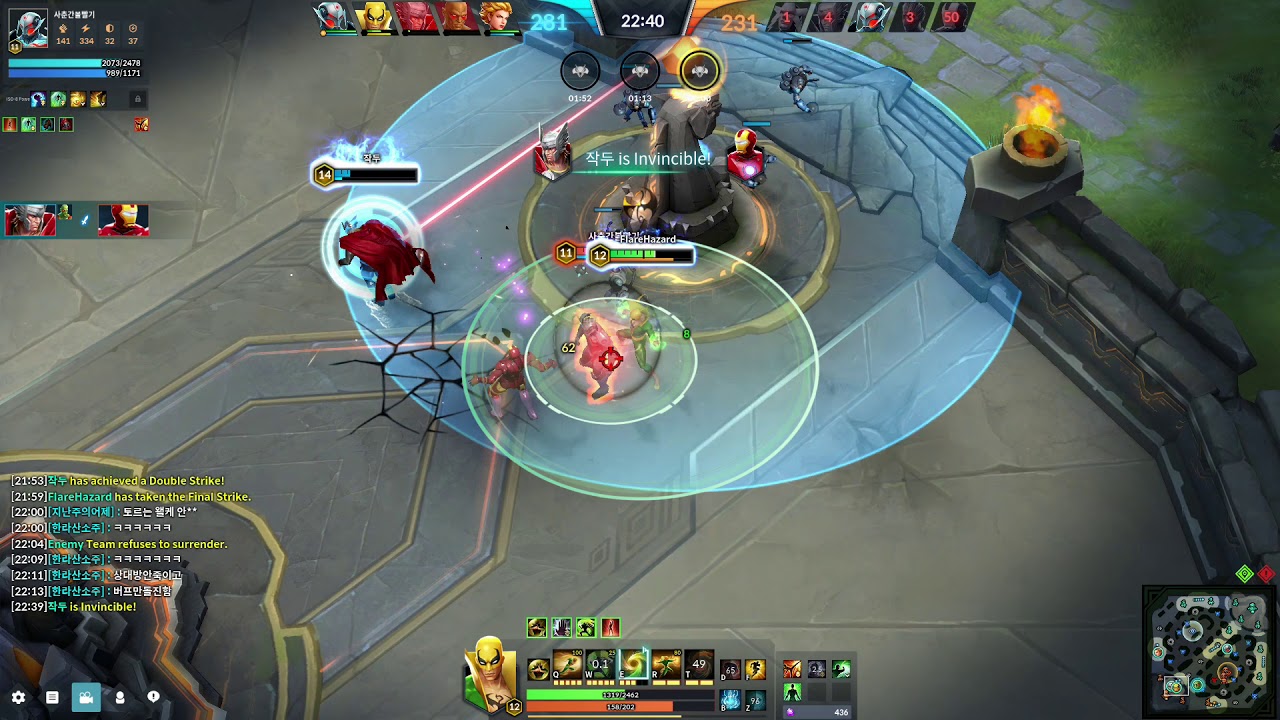Select the Thor portrait in the kill feed
The image size is (1280, 720).
[x=30, y=220]
